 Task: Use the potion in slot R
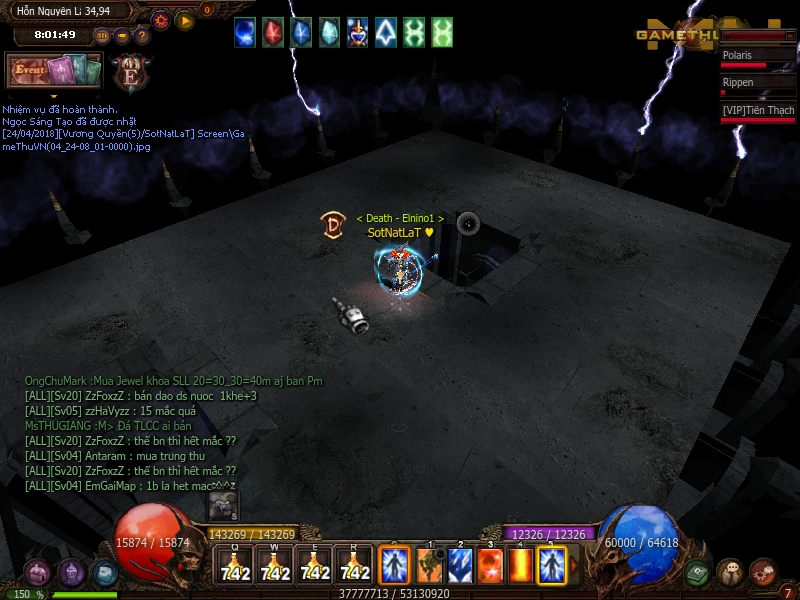355,566
